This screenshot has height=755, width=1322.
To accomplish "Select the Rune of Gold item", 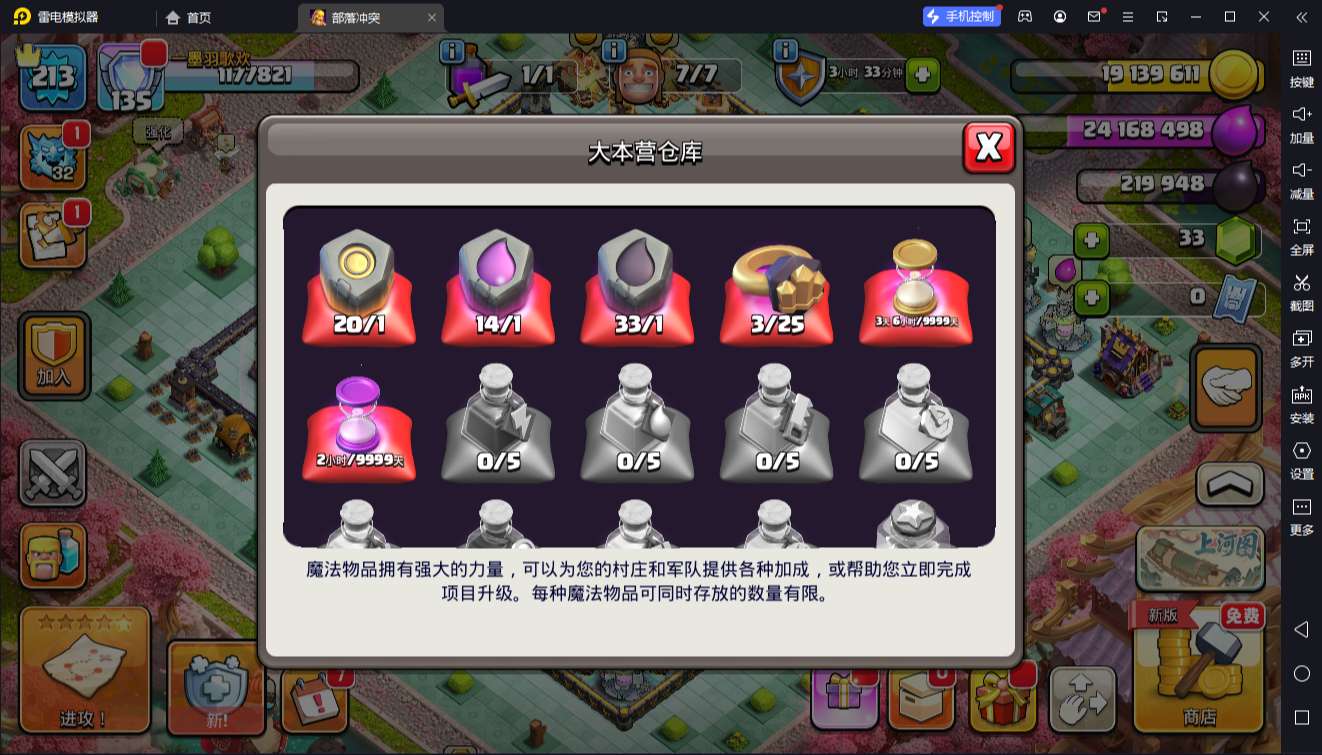I will (x=358, y=285).
